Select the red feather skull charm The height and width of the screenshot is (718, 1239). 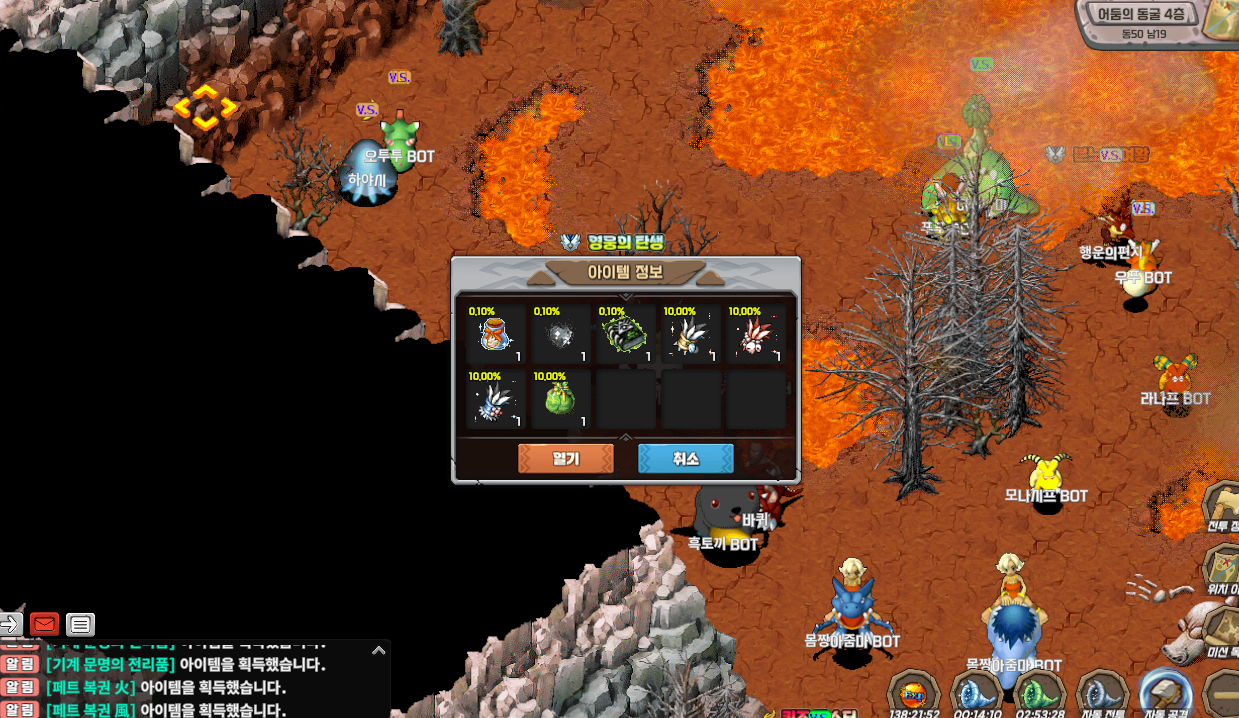click(x=755, y=335)
